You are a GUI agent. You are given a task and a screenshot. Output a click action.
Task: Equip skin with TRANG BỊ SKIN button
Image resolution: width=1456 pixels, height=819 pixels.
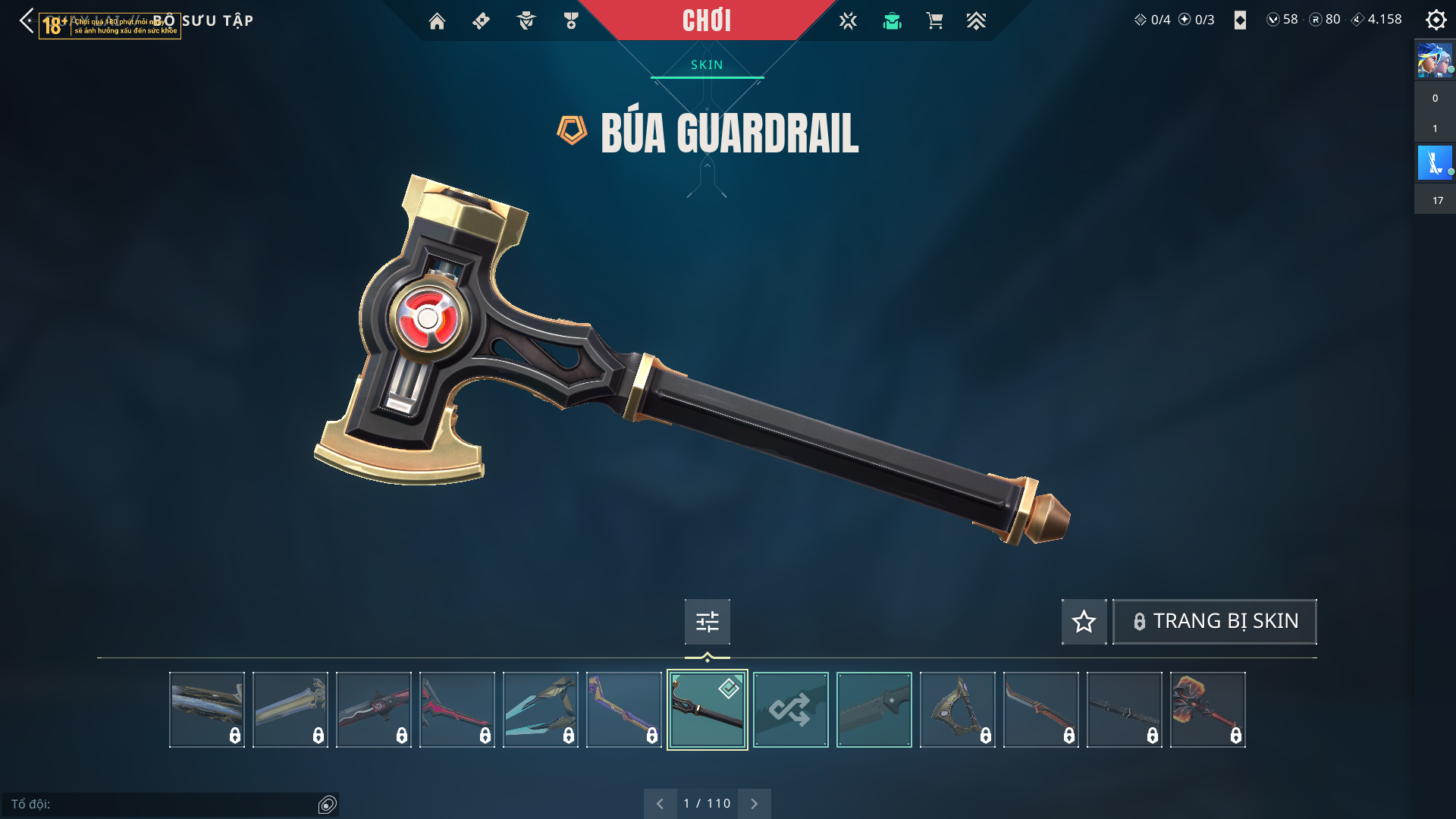1214,622
